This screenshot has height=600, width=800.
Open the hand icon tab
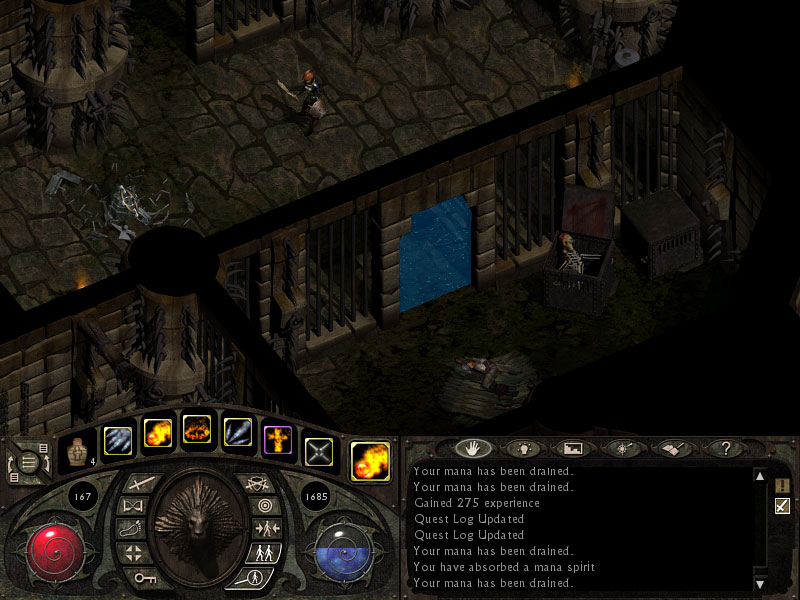[474, 449]
